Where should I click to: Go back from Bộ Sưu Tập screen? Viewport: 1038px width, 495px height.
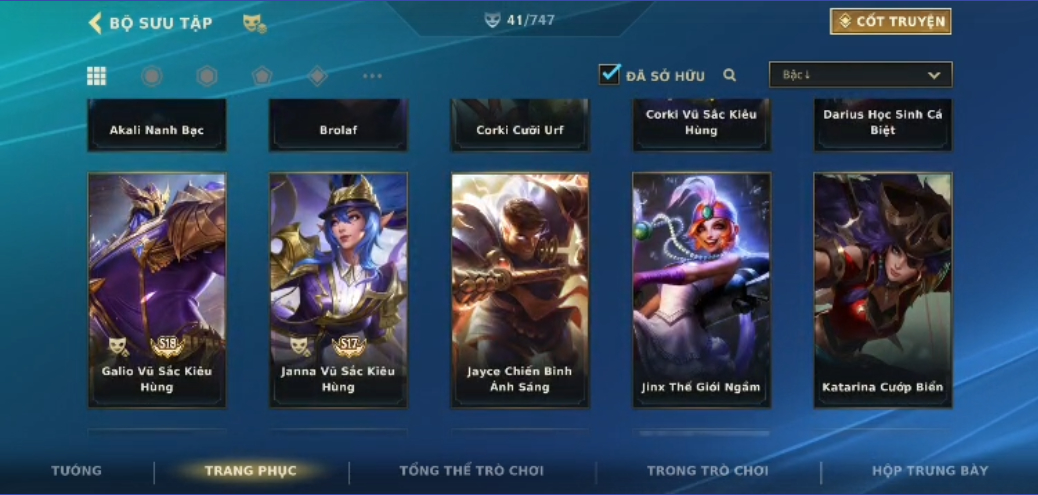[96, 23]
